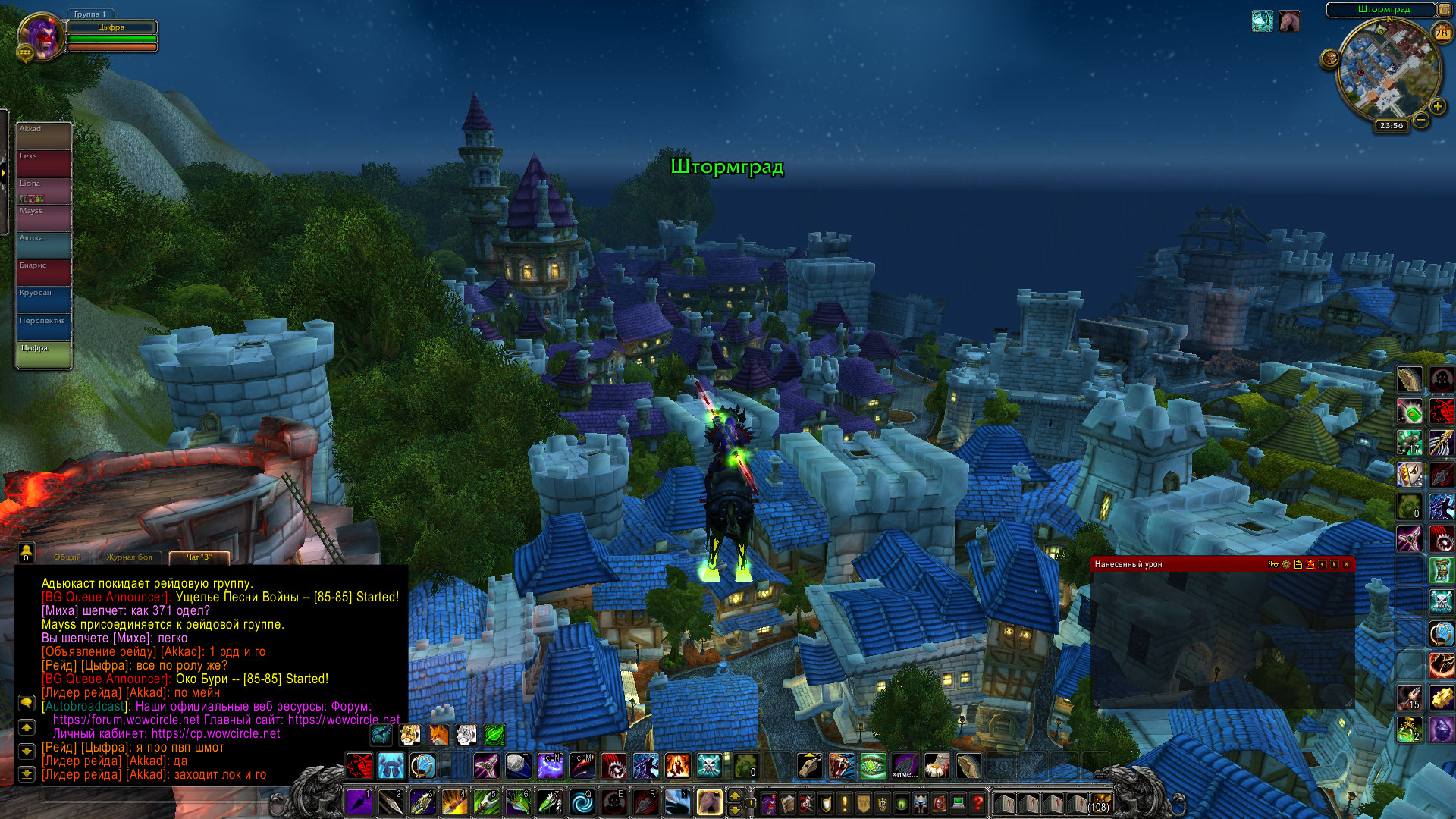The height and width of the screenshot is (819, 1456).
Task: Open the Журнал боя chat tab
Action: [129, 557]
